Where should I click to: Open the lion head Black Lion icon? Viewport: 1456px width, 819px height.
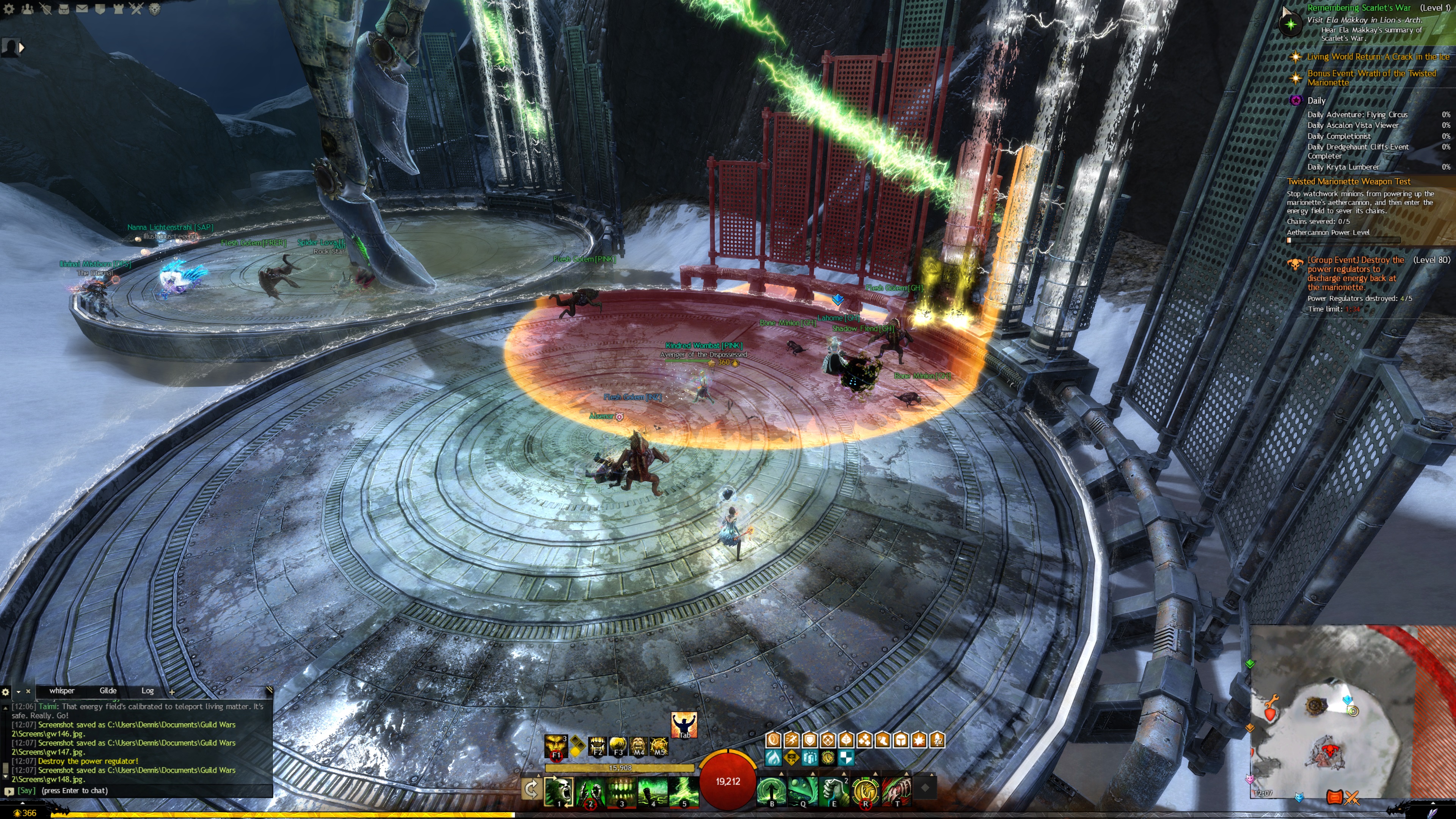click(x=154, y=9)
